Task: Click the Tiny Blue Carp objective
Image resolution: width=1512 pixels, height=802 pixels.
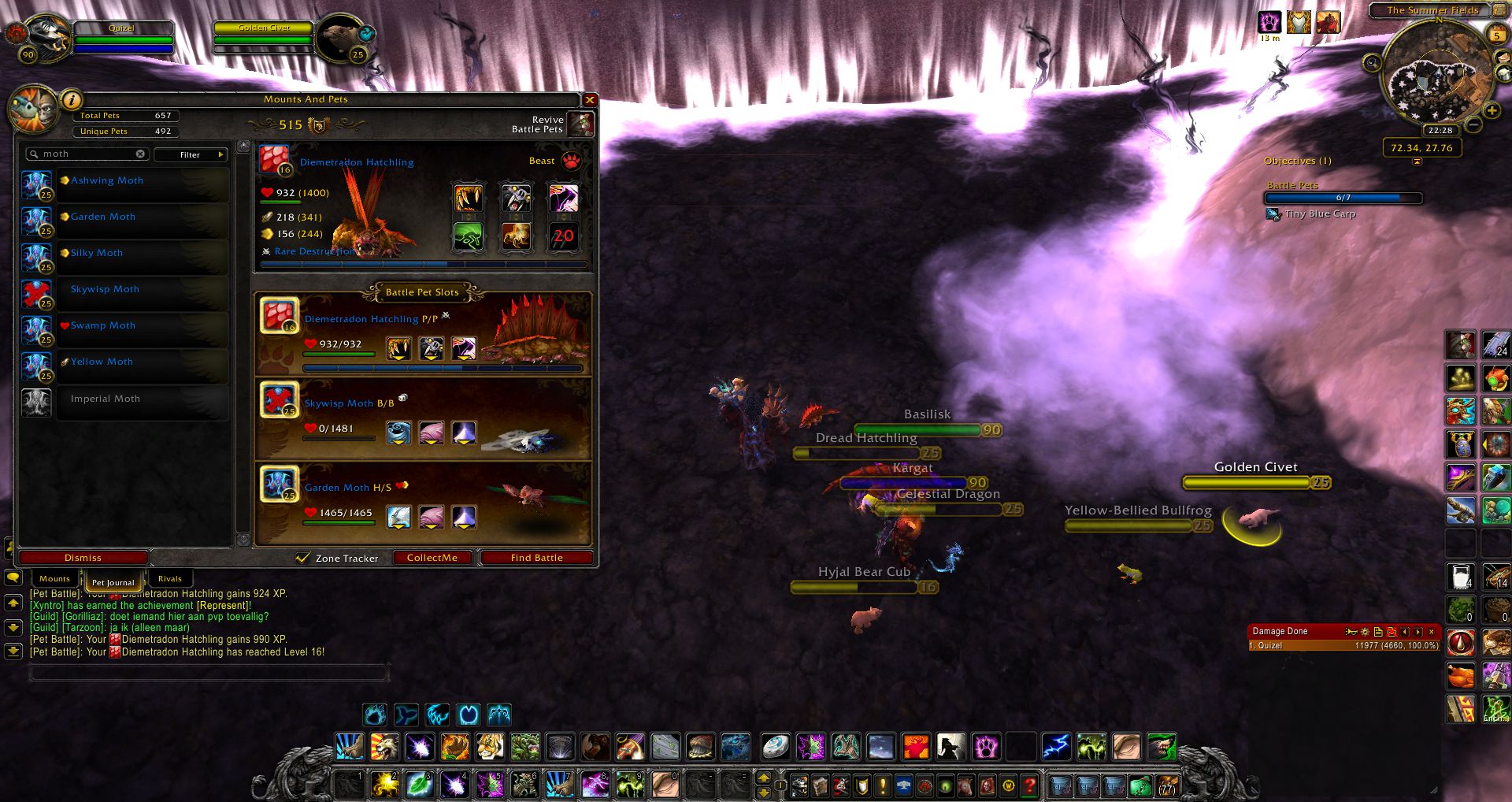Action: 1320,213
